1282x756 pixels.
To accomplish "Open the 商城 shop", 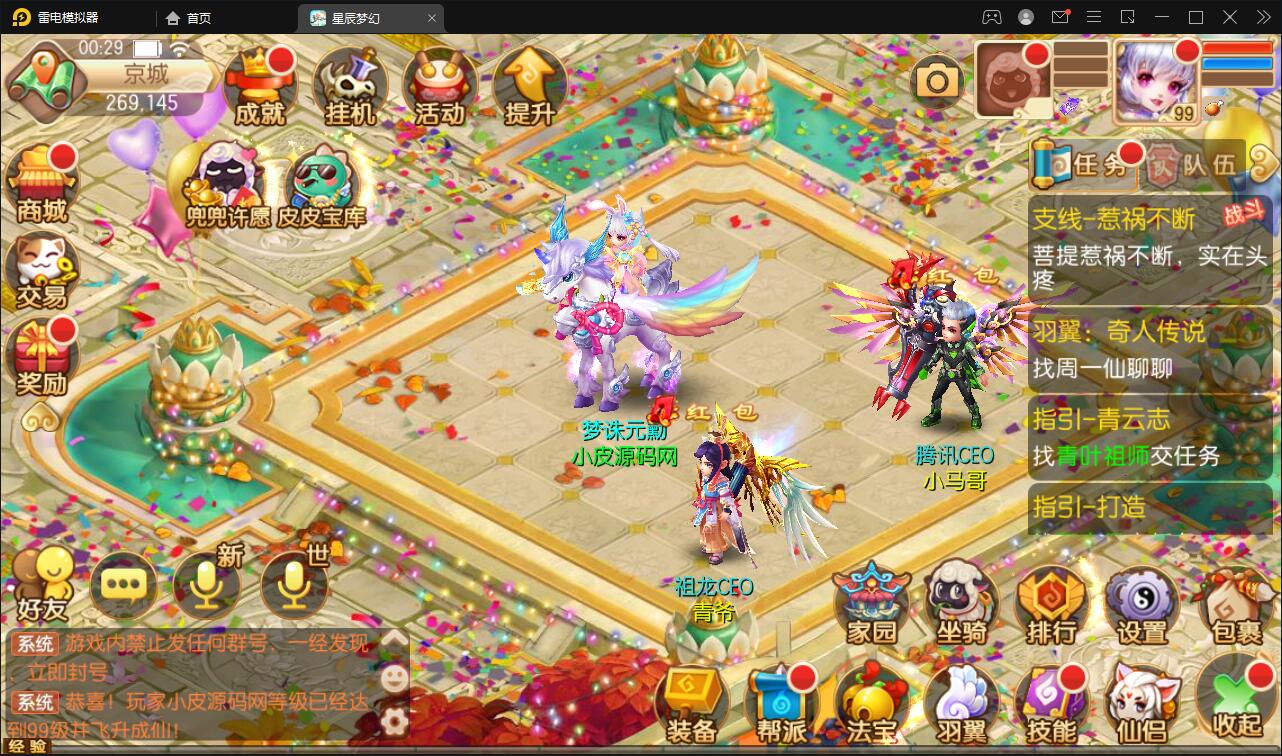I will click(40, 180).
